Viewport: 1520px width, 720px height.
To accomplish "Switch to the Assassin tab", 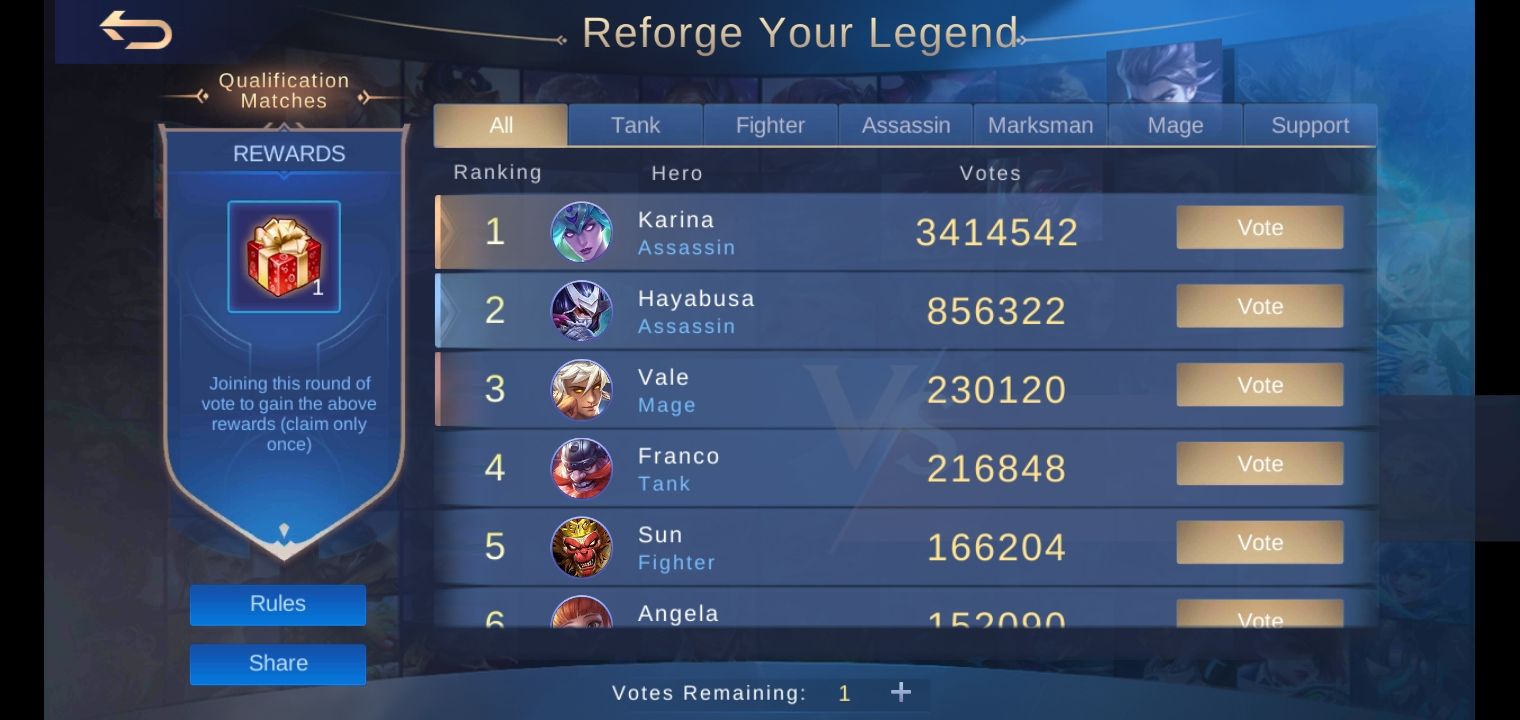I will point(904,124).
